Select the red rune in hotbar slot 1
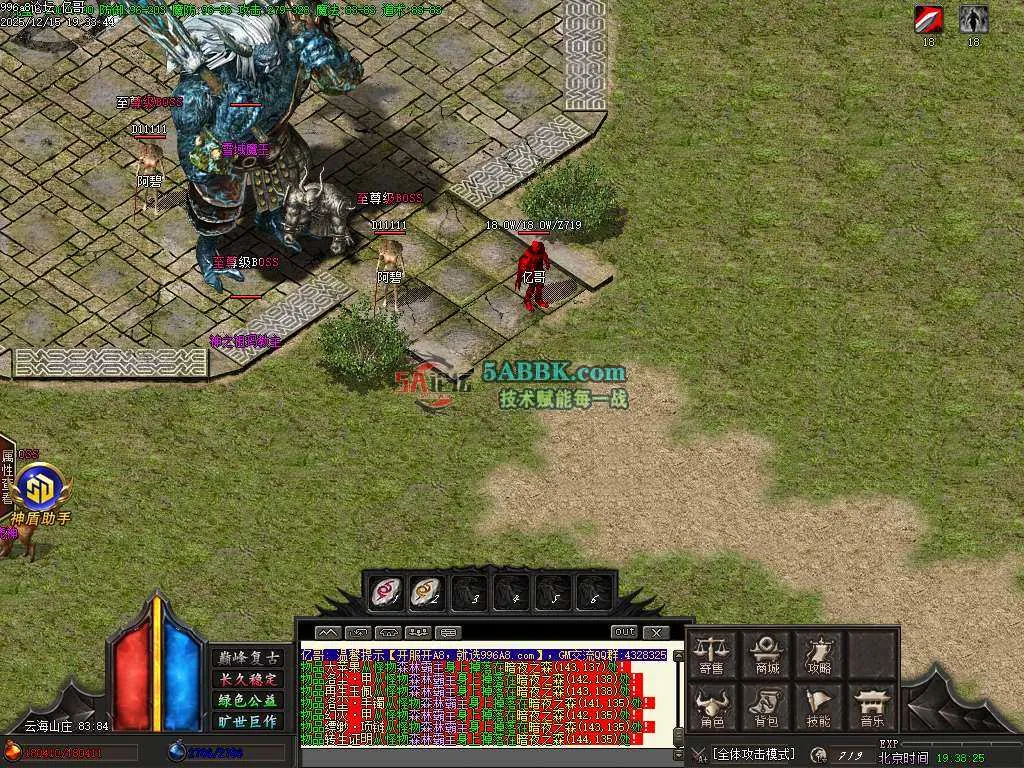Image resolution: width=1024 pixels, height=768 pixels. pyautogui.click(x=385, y=593)
